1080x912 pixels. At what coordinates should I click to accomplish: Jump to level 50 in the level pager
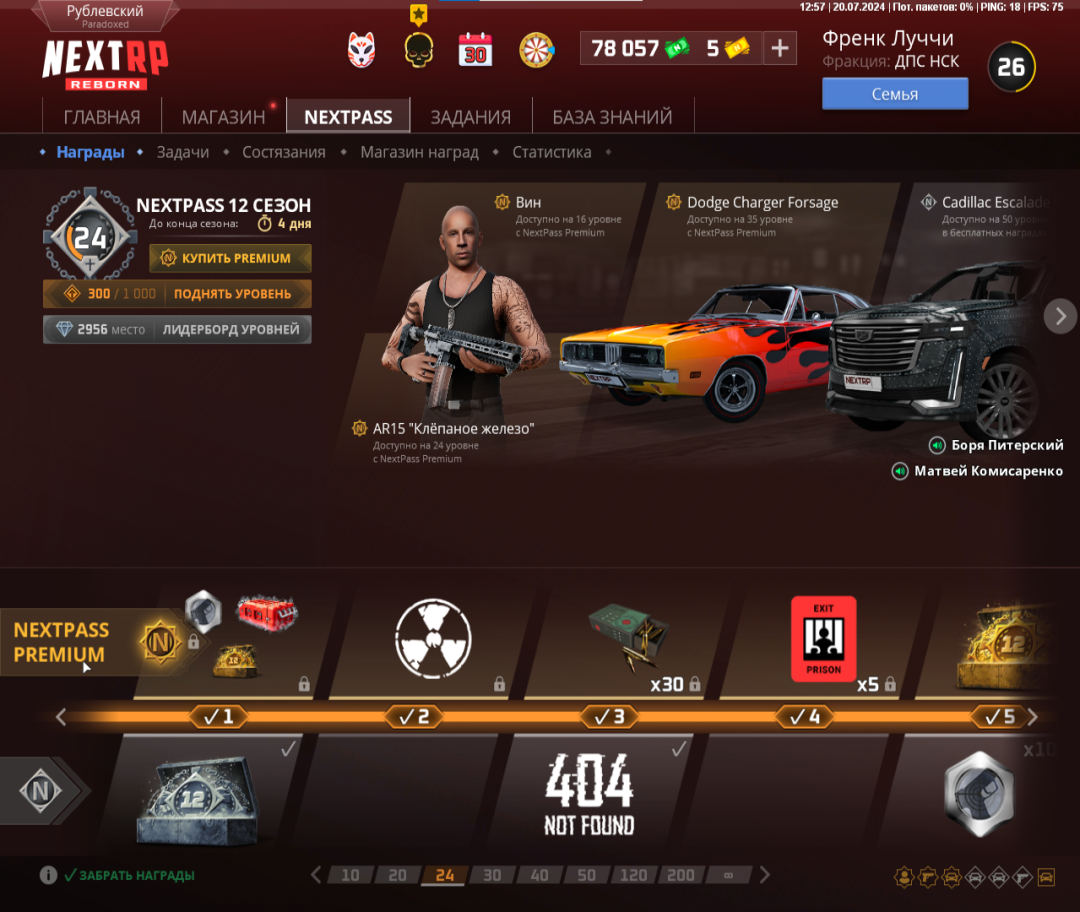tap(586, 875)
